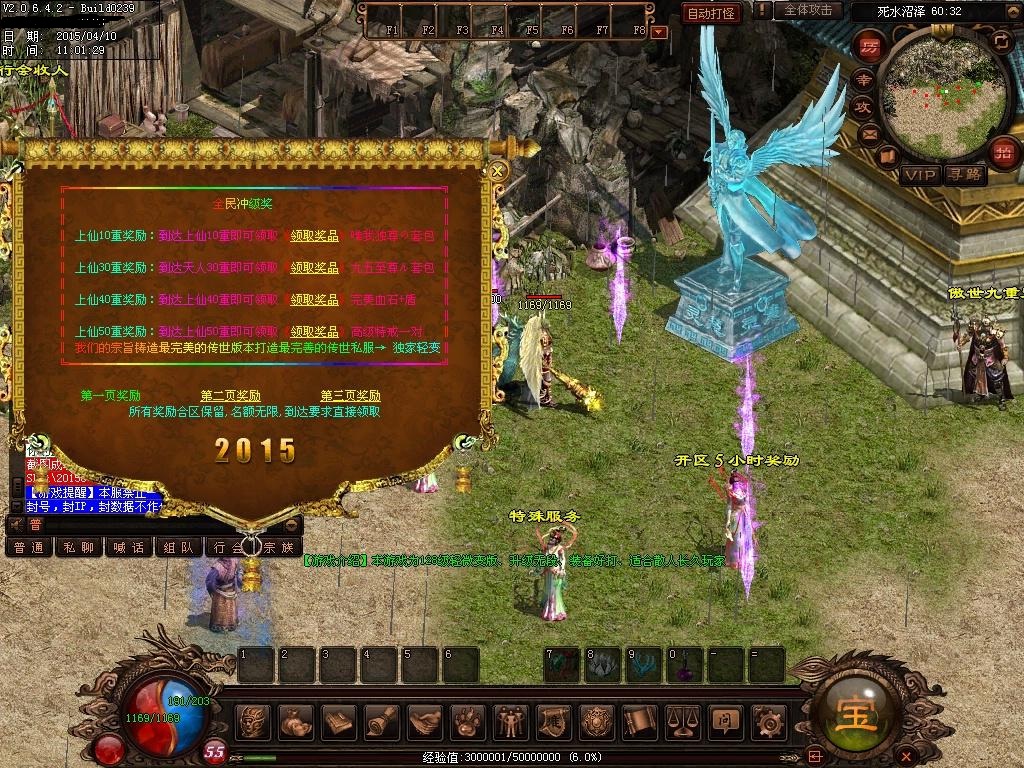Click the minimap refresh arrows button

(x=1001, y=40)
